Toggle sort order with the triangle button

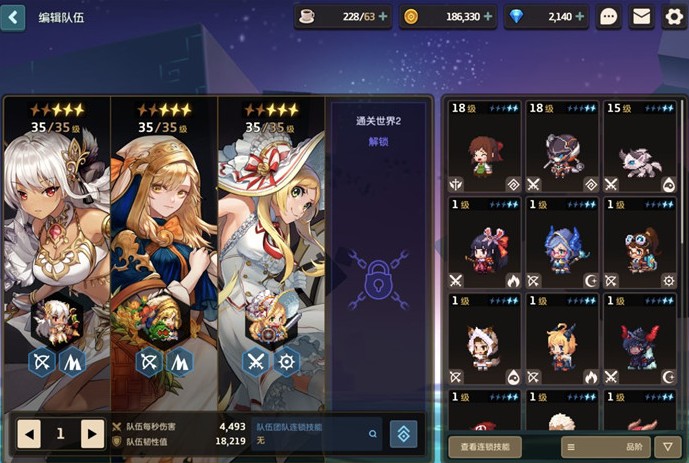(x=668, y=447)
